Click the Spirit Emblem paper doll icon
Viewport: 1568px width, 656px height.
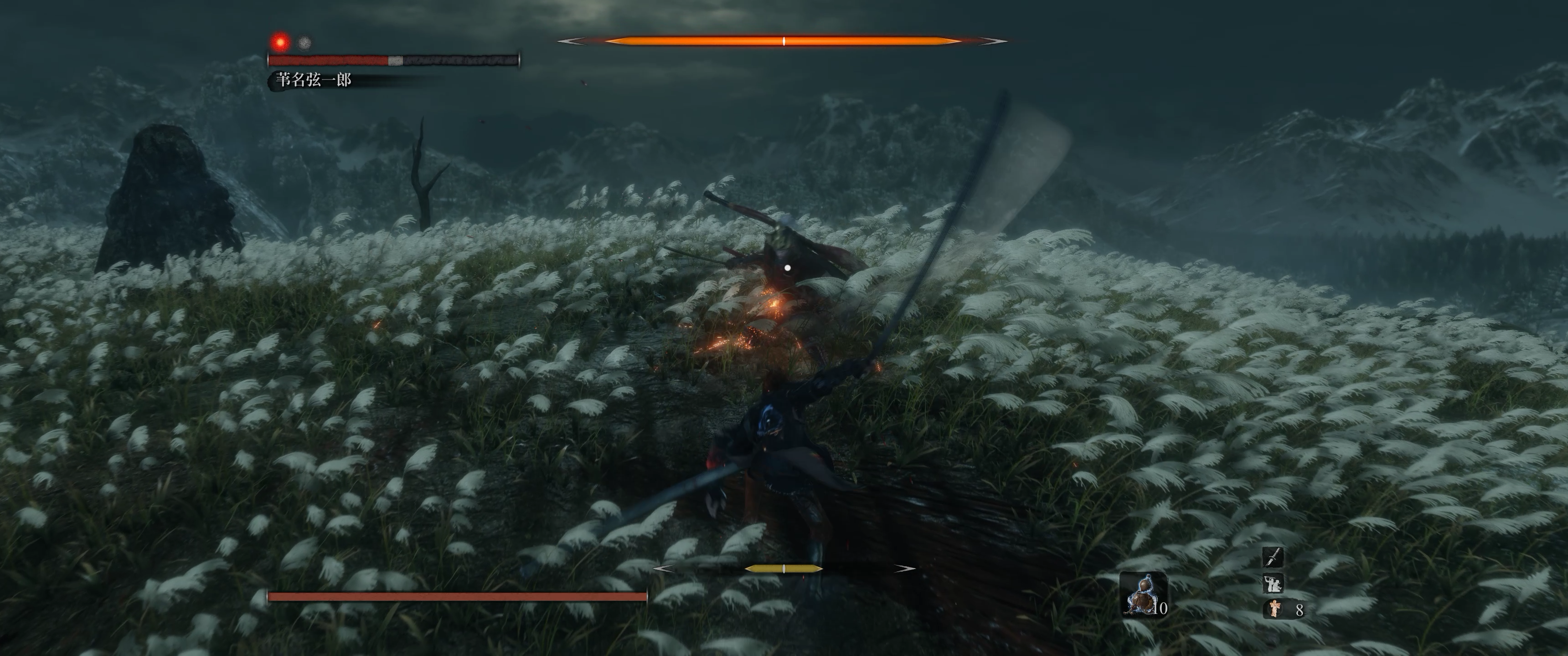[x=1274, y=608]
